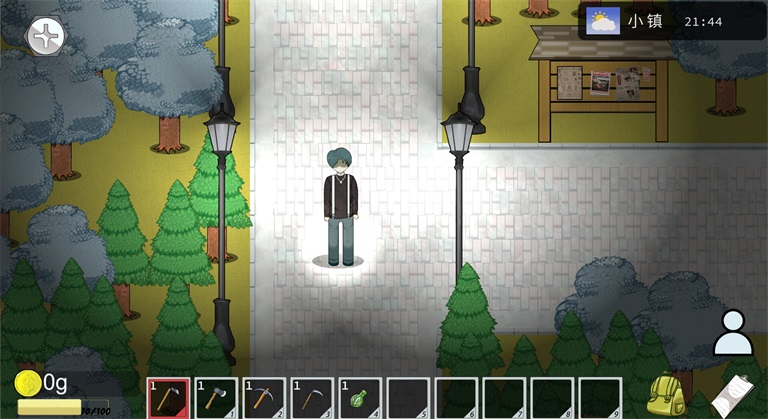768x419 pixels.
Task: Click the round screw-head settings button
Action: tap(45, 38)
